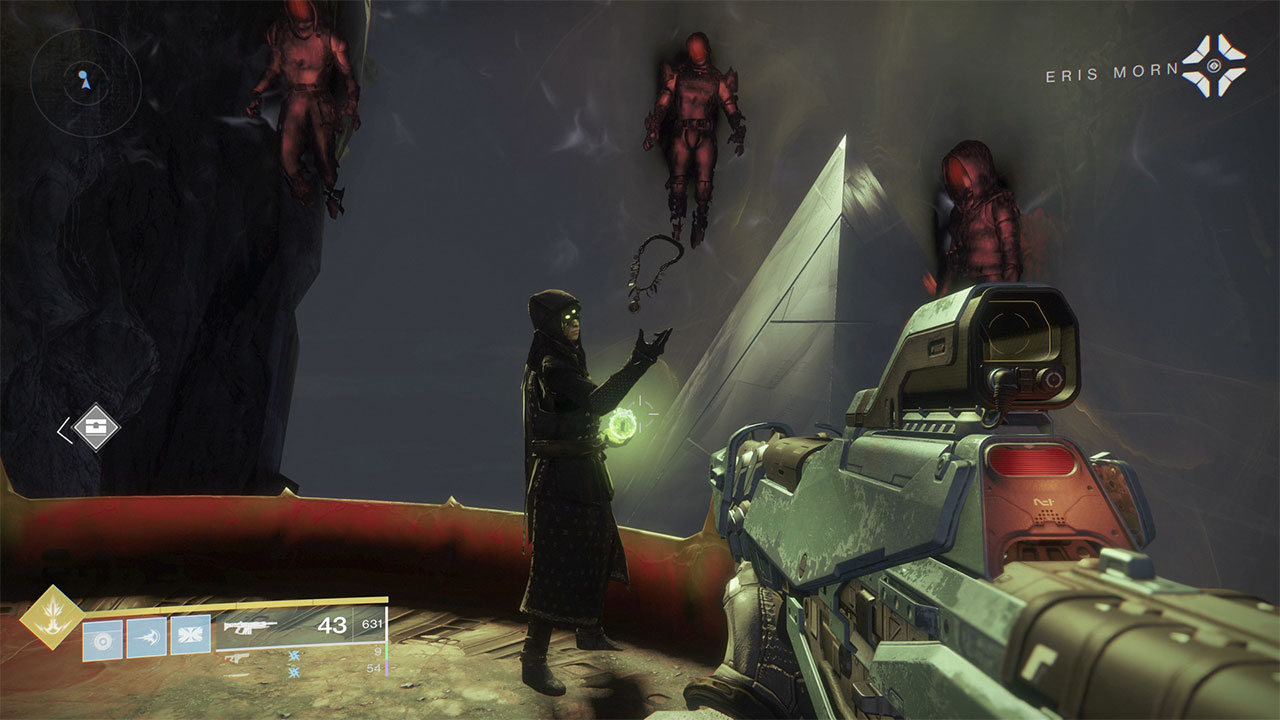The width and height of the screenshot is (1280, 720).
Task: Click the circular radar in the corner
Action: tap(85, 82)
